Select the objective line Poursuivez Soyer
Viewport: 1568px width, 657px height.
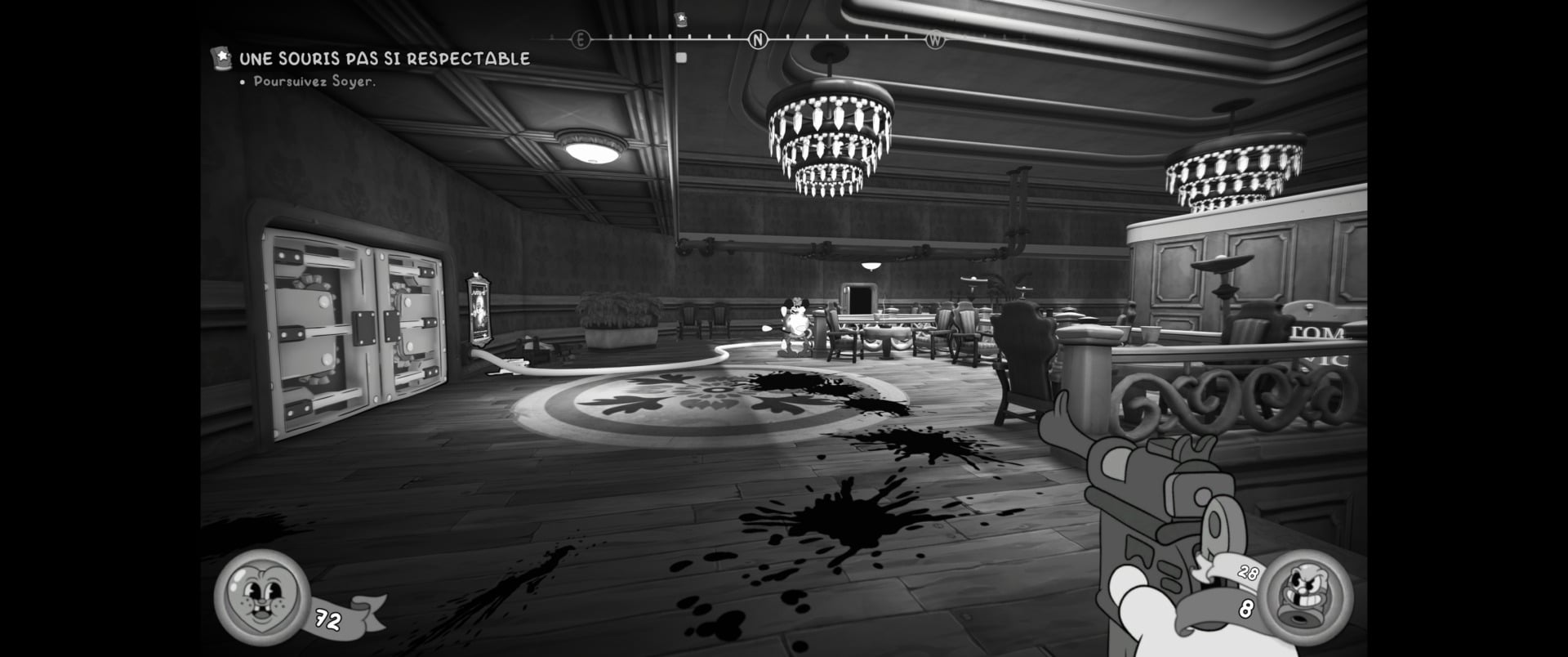[314, 82]
